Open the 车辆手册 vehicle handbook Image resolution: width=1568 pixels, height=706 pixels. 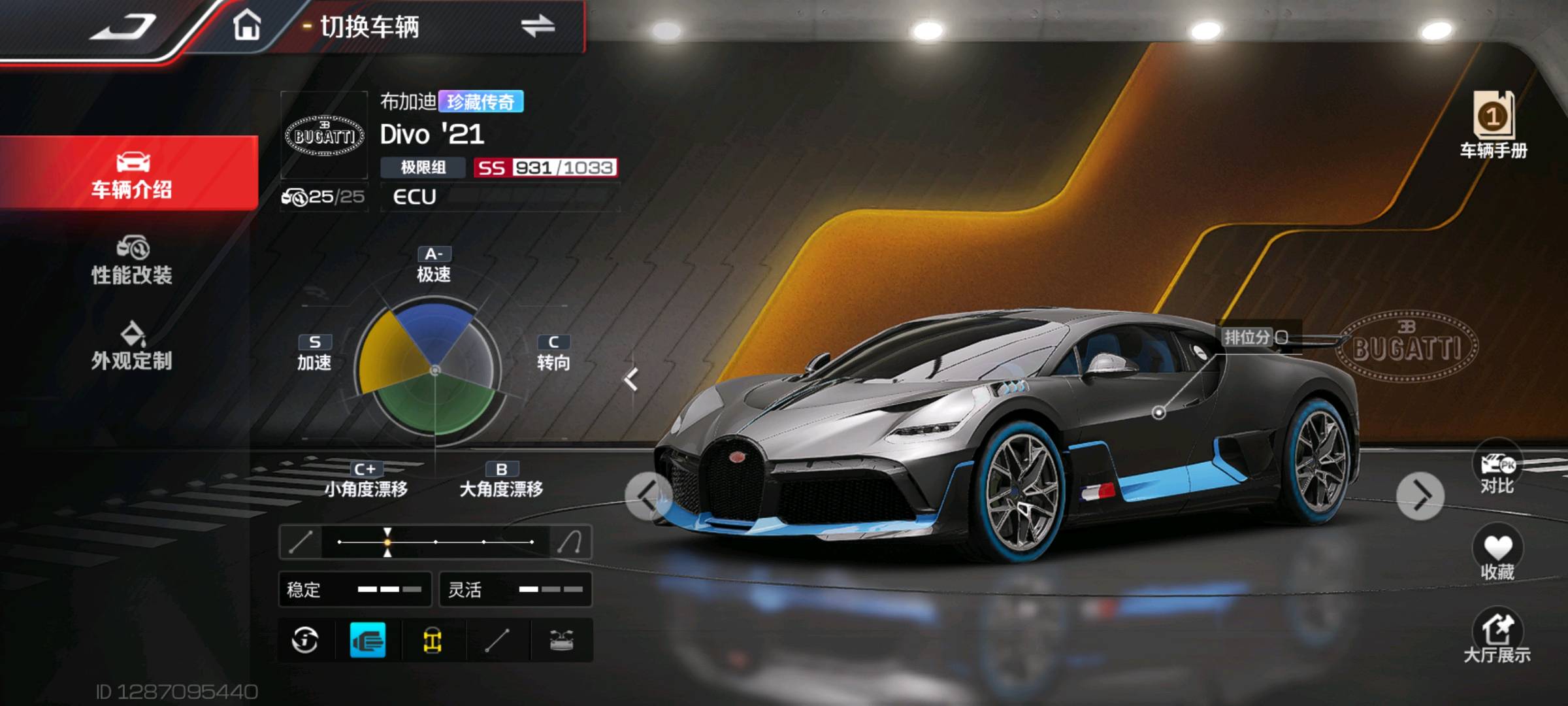click(1494, 124)
